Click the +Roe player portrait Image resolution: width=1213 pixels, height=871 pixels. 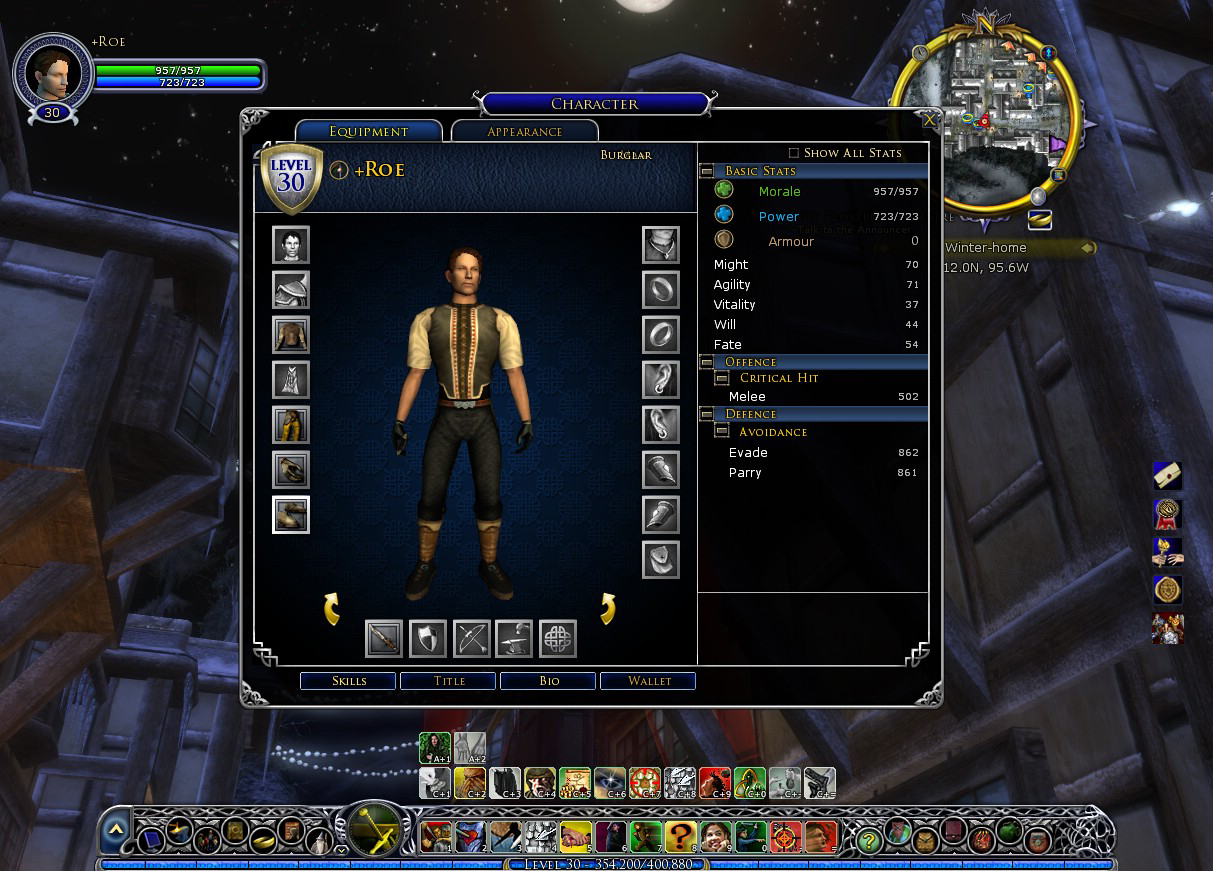pos(52,74)
